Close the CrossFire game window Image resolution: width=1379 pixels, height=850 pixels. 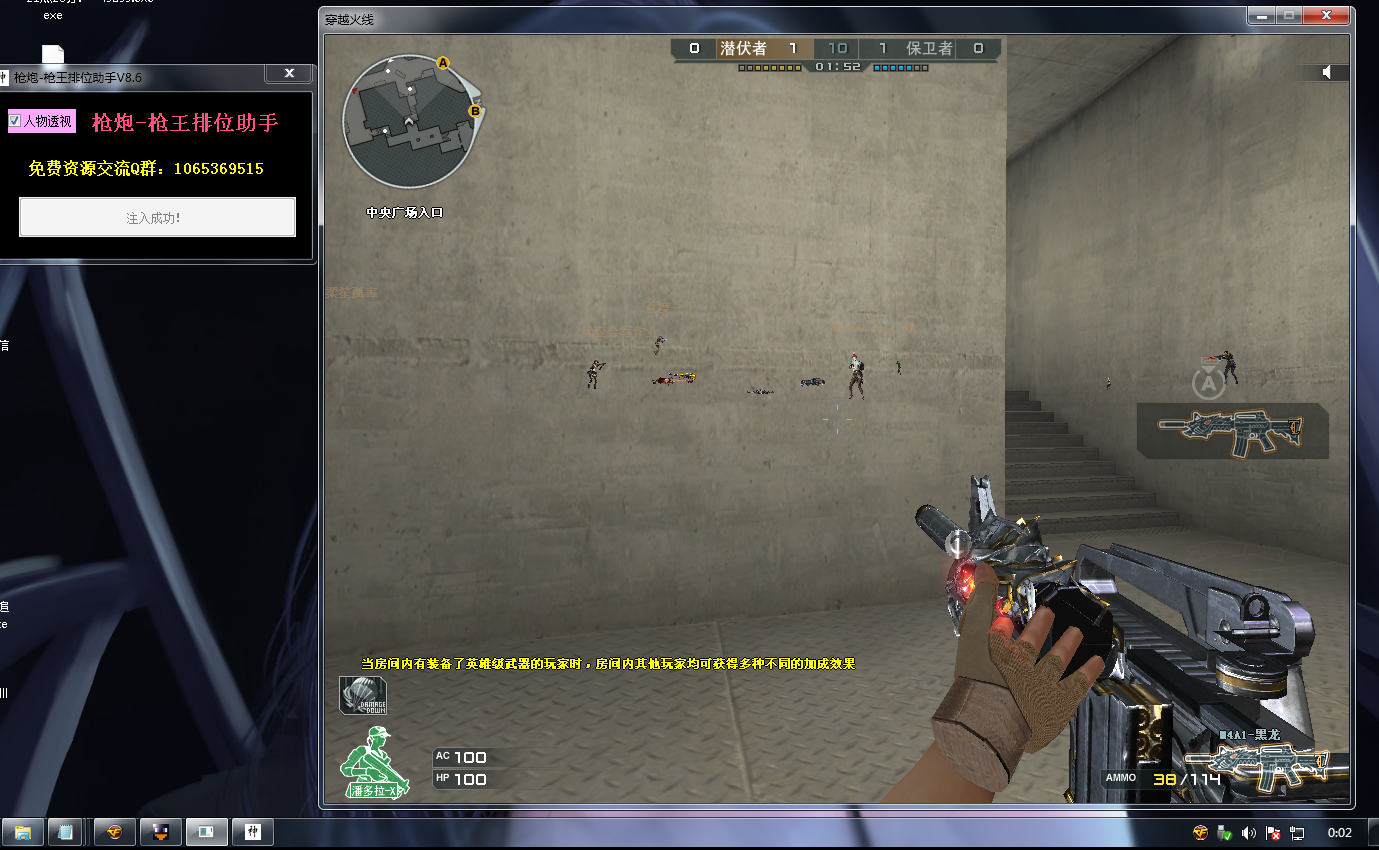pos(1327,15)
